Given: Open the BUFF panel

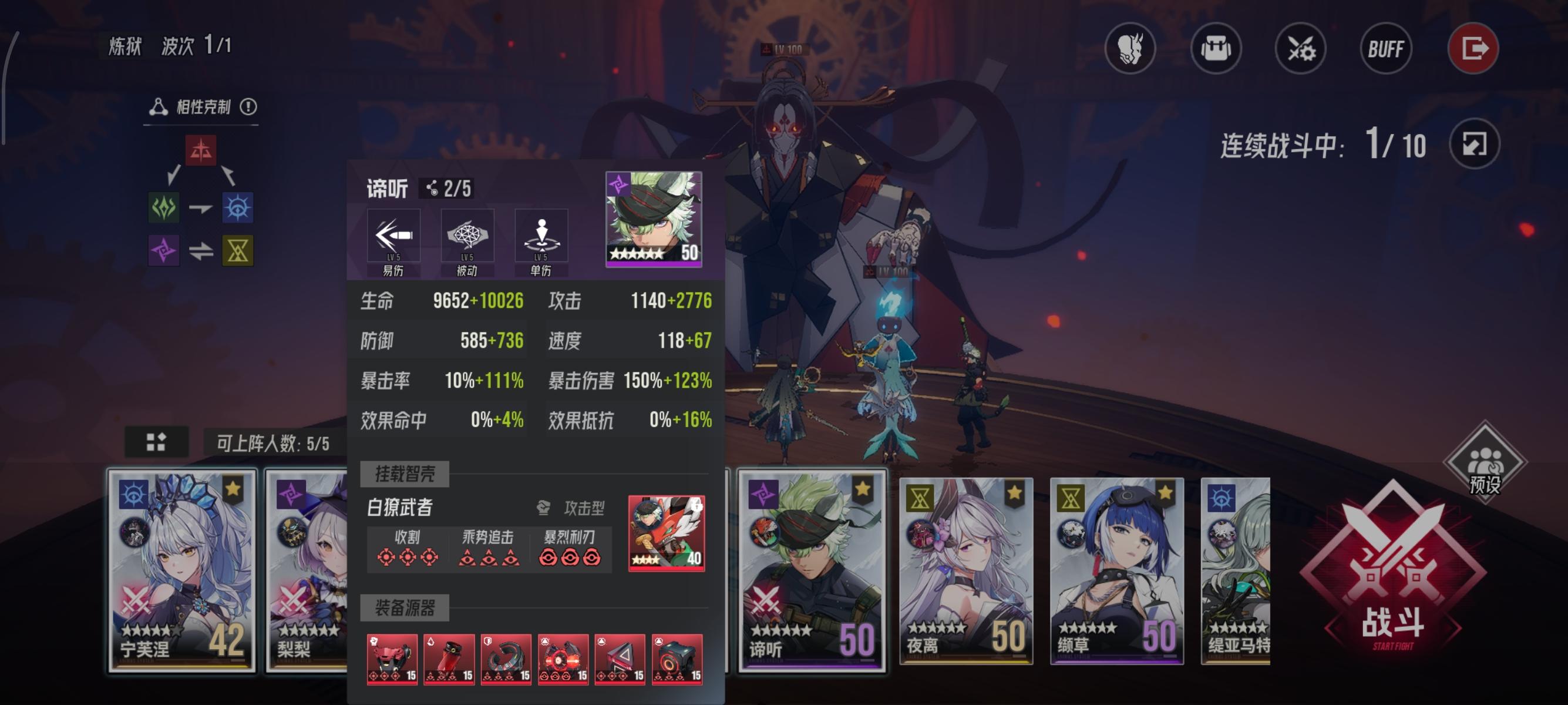Looking at the screenshot, I should 1386,50.
